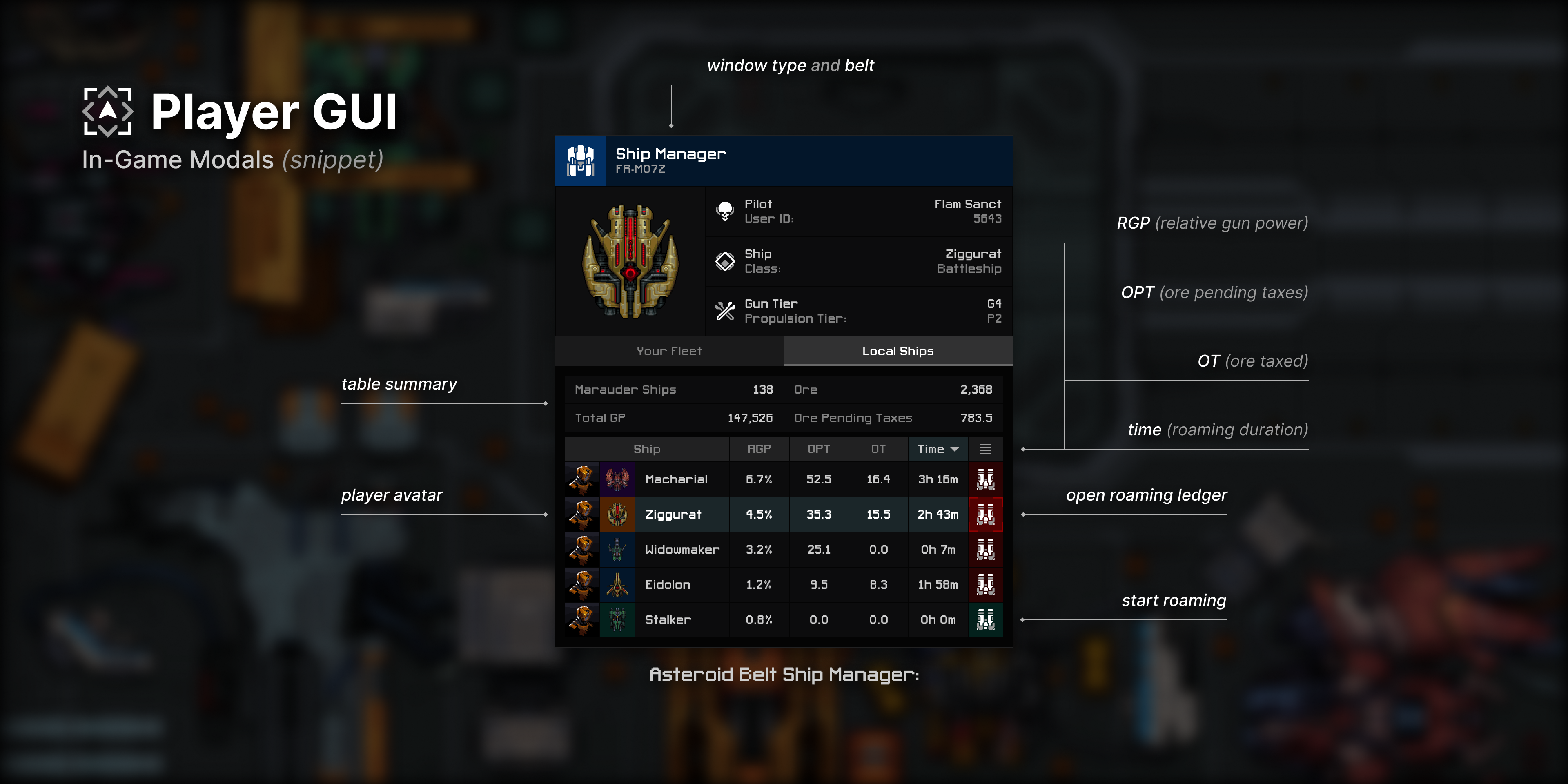
Task: Open the roaming ledger for Macharial
Action: point(986,479)
